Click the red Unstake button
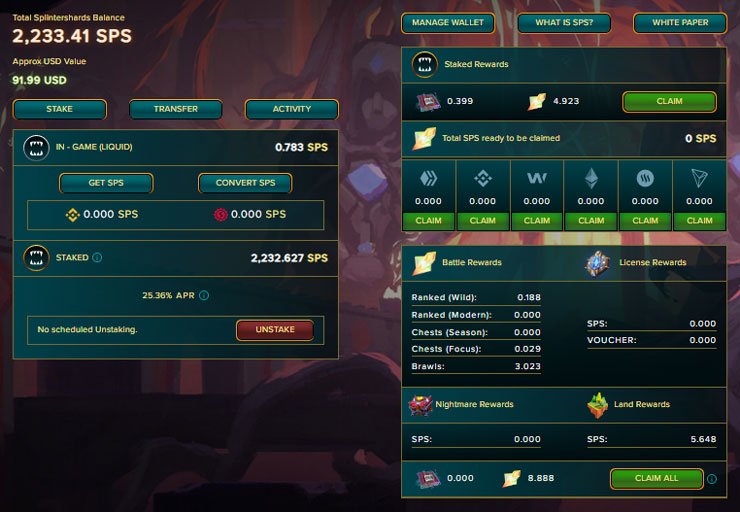The height and width of the screenshot is (512, 740). 275,330
